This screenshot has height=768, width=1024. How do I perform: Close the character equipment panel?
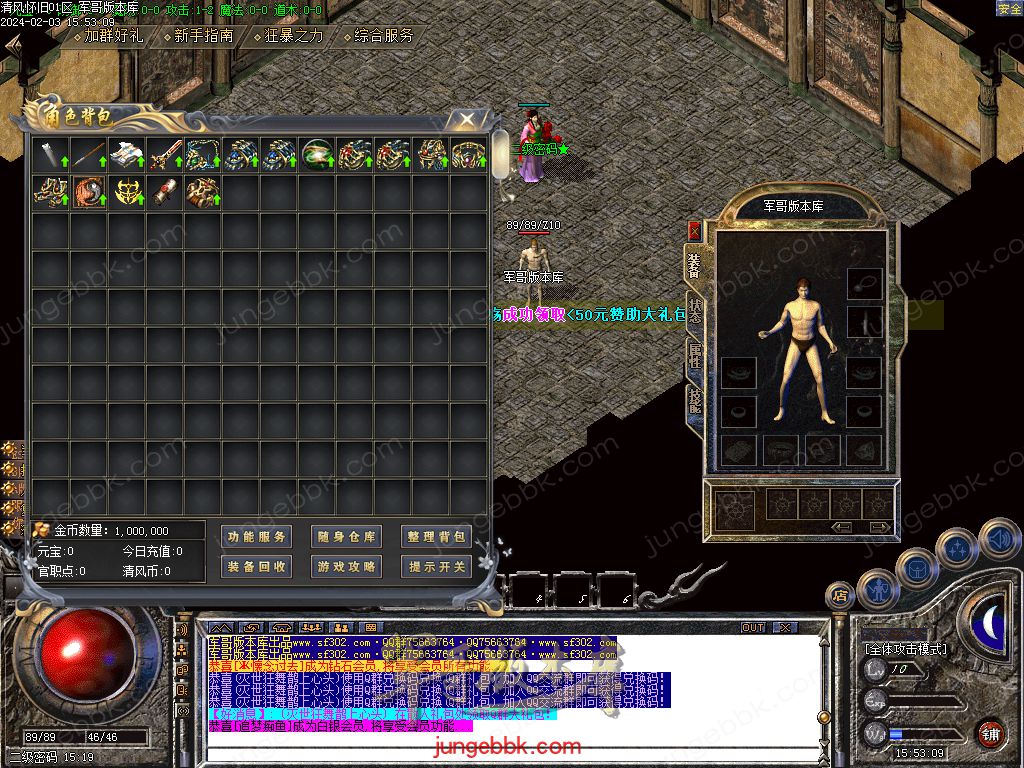[694, 231]
